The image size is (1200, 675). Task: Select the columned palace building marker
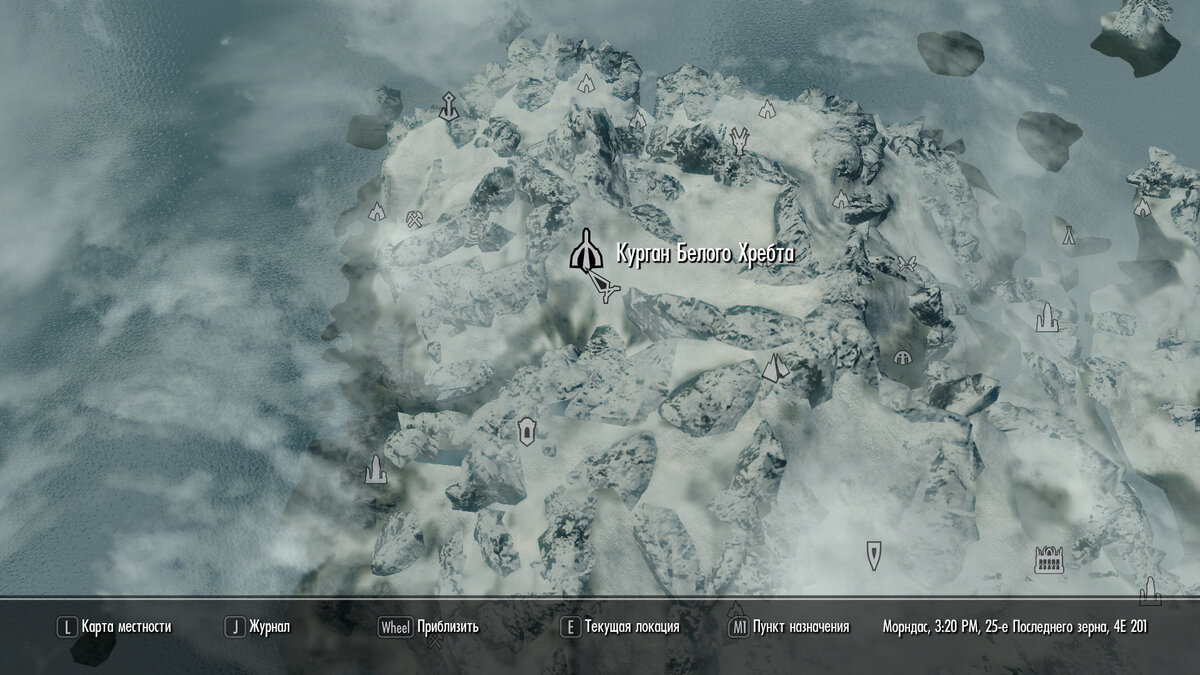click(1049, 559)
